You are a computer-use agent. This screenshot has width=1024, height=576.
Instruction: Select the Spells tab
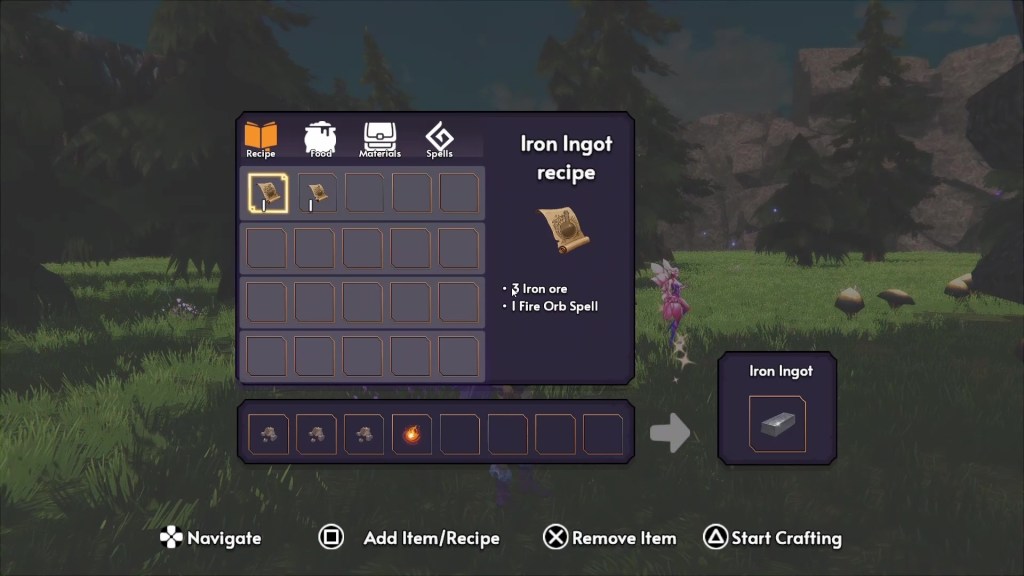point(439,139)
